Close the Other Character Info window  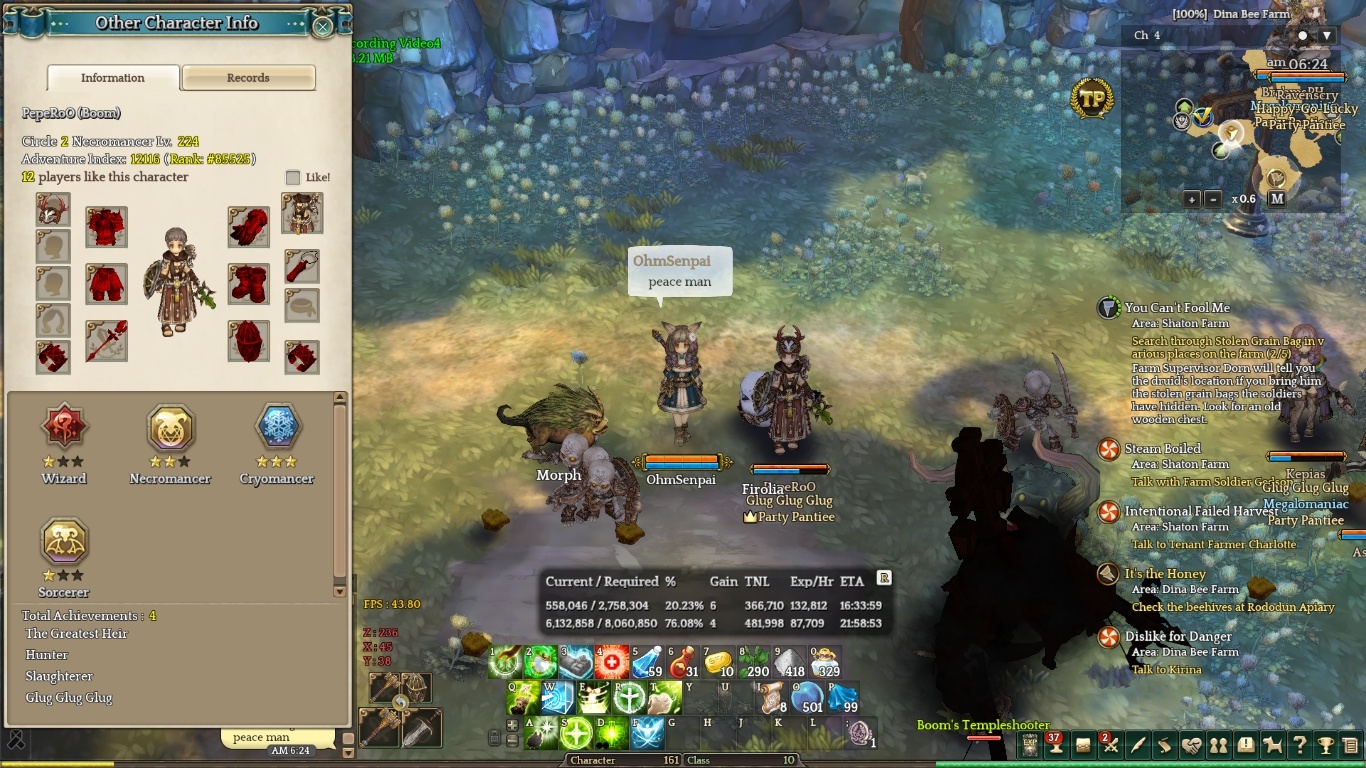[322, 26]
